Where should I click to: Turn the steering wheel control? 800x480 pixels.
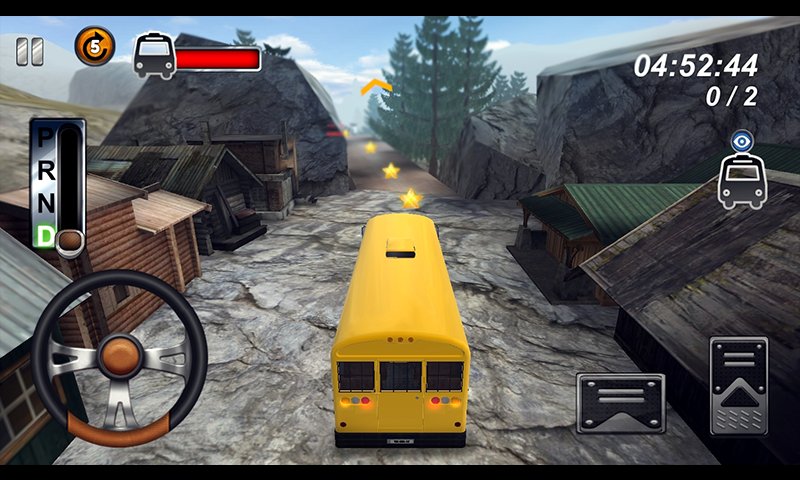pos(119,357)
